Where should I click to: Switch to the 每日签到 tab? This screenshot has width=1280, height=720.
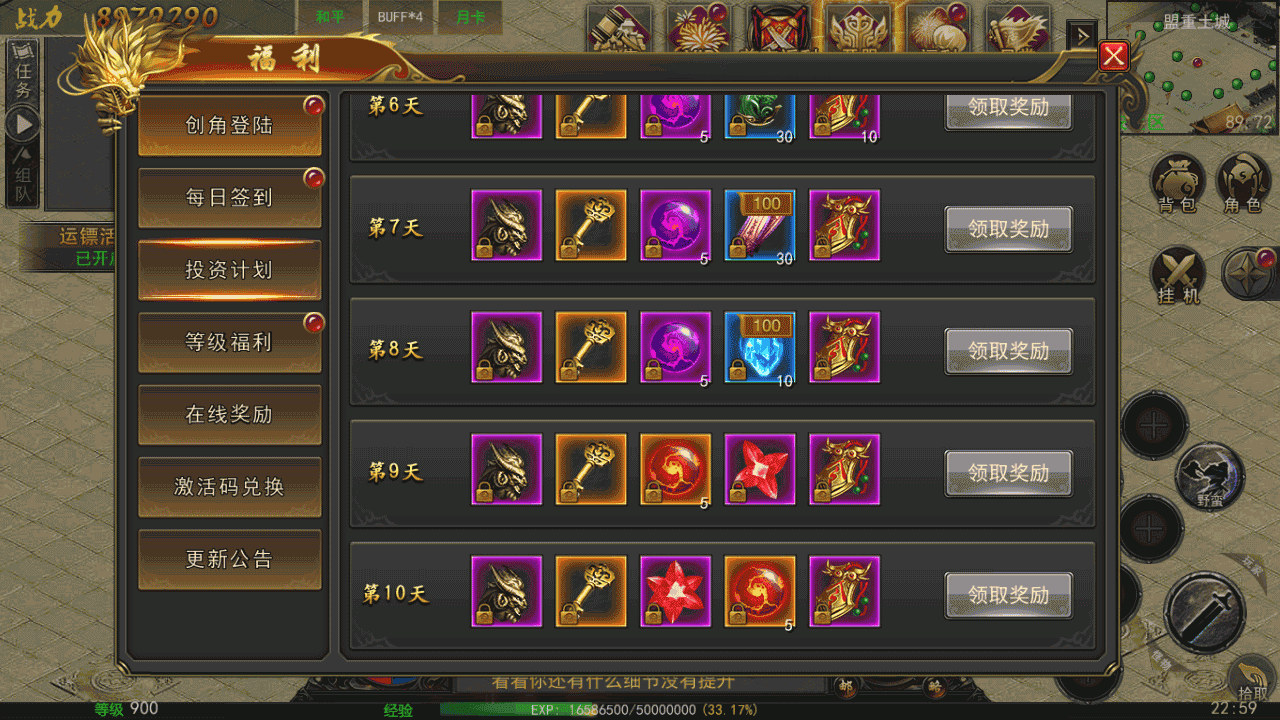[229, 198]
